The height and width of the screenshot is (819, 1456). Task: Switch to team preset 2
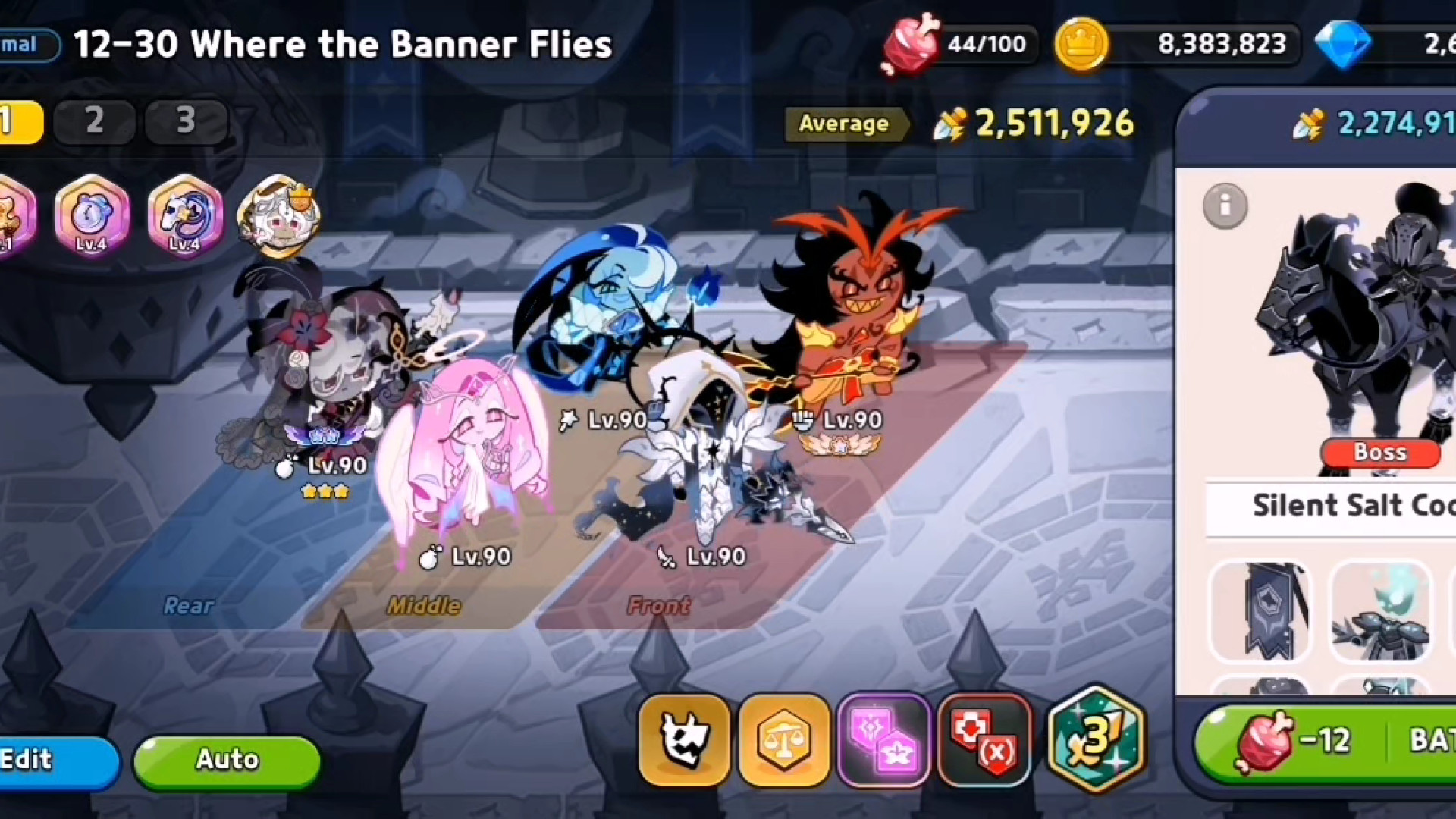tap(95, 121)
